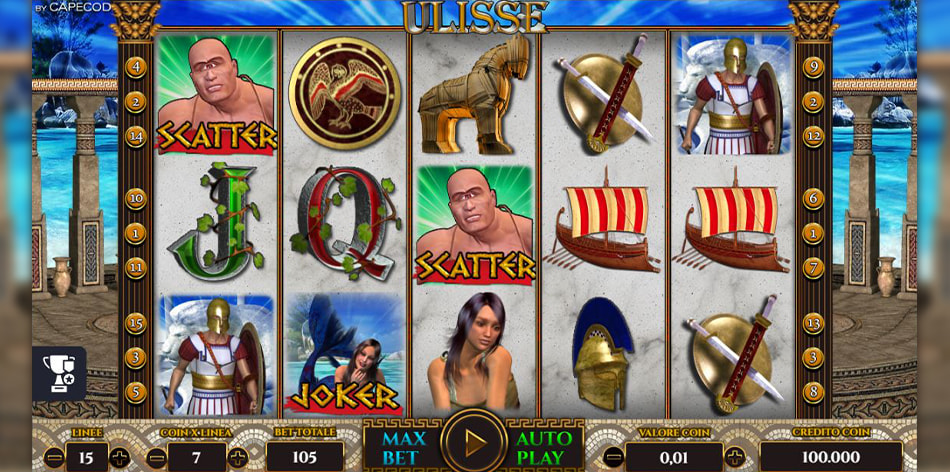Choose payline marker number 9
Viewport: 950px width, 472px height.
813,67
